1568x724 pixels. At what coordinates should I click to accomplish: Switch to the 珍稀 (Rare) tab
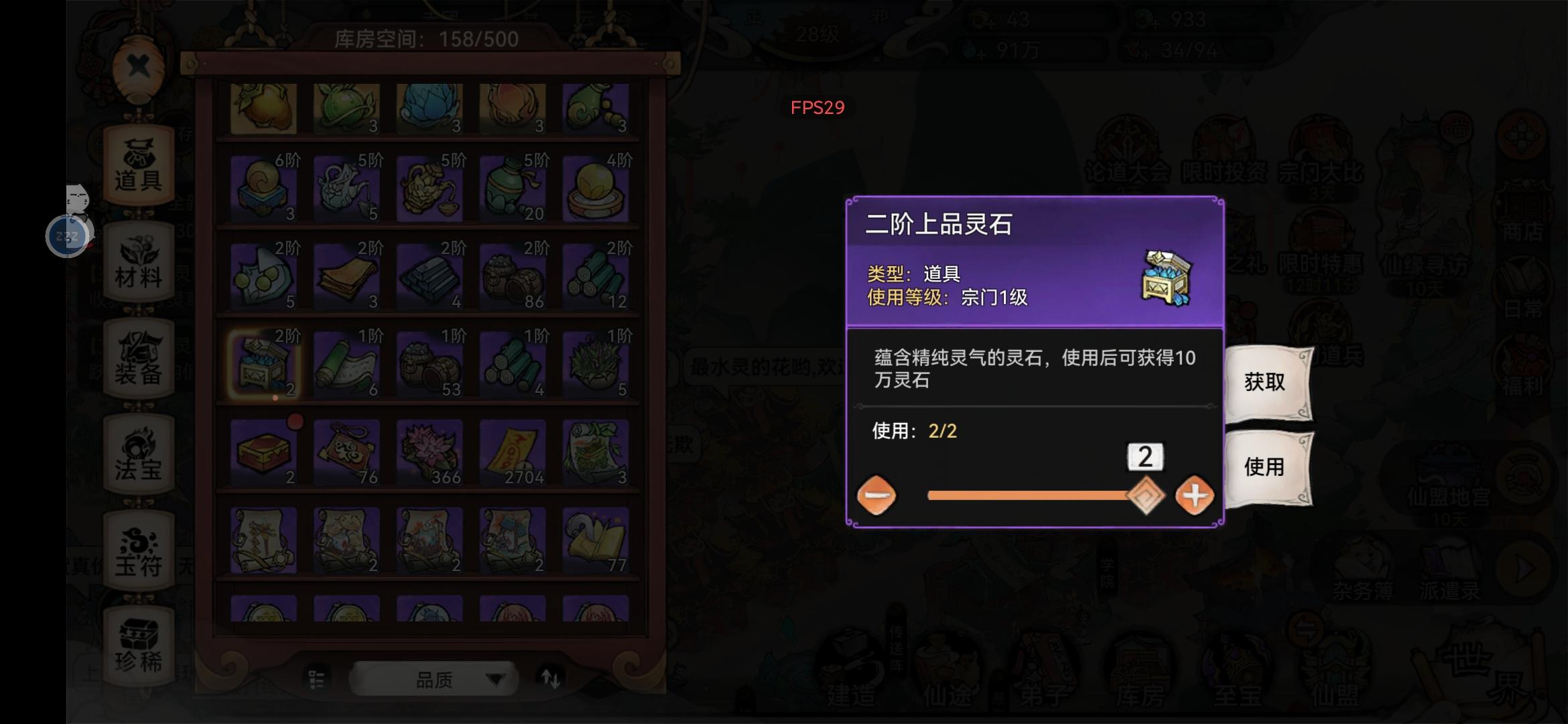[x=139, y=642]
